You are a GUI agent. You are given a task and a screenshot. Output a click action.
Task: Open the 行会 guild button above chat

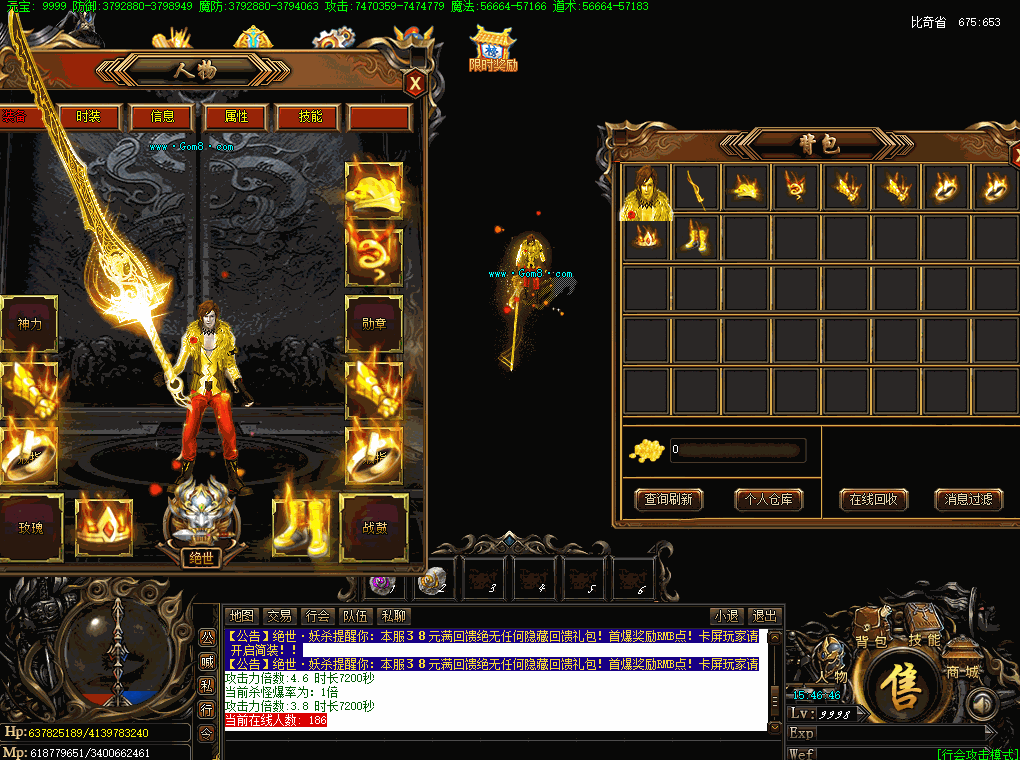coord(318,616)
